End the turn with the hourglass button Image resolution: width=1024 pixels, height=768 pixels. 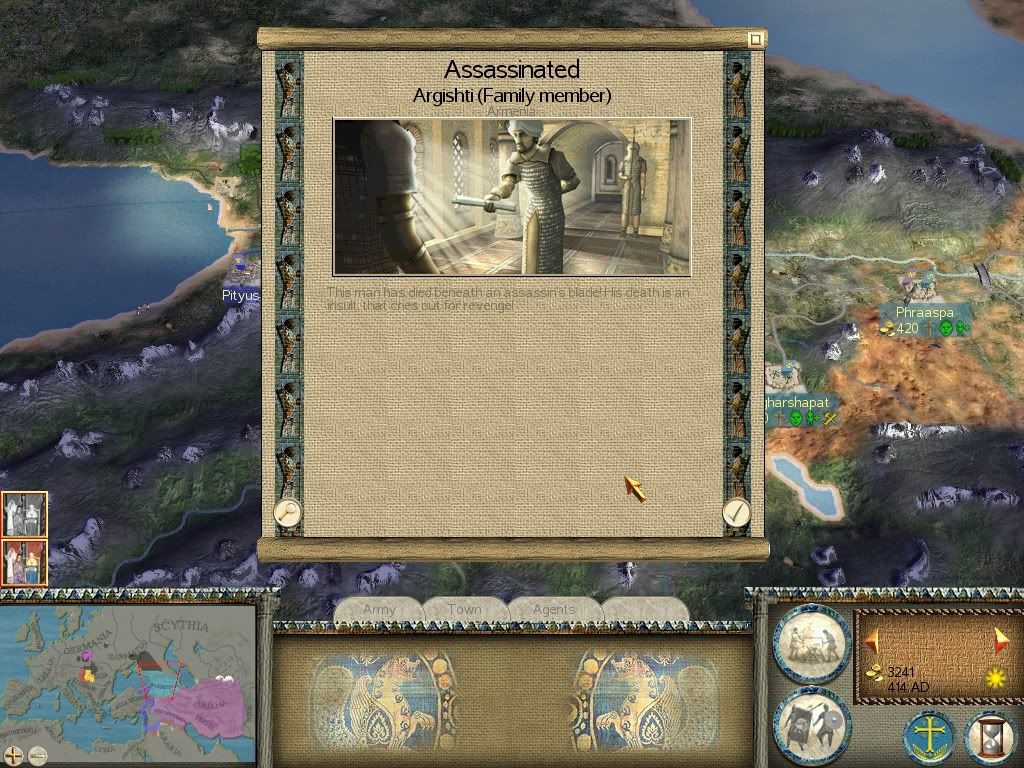(x=991, y=740)
